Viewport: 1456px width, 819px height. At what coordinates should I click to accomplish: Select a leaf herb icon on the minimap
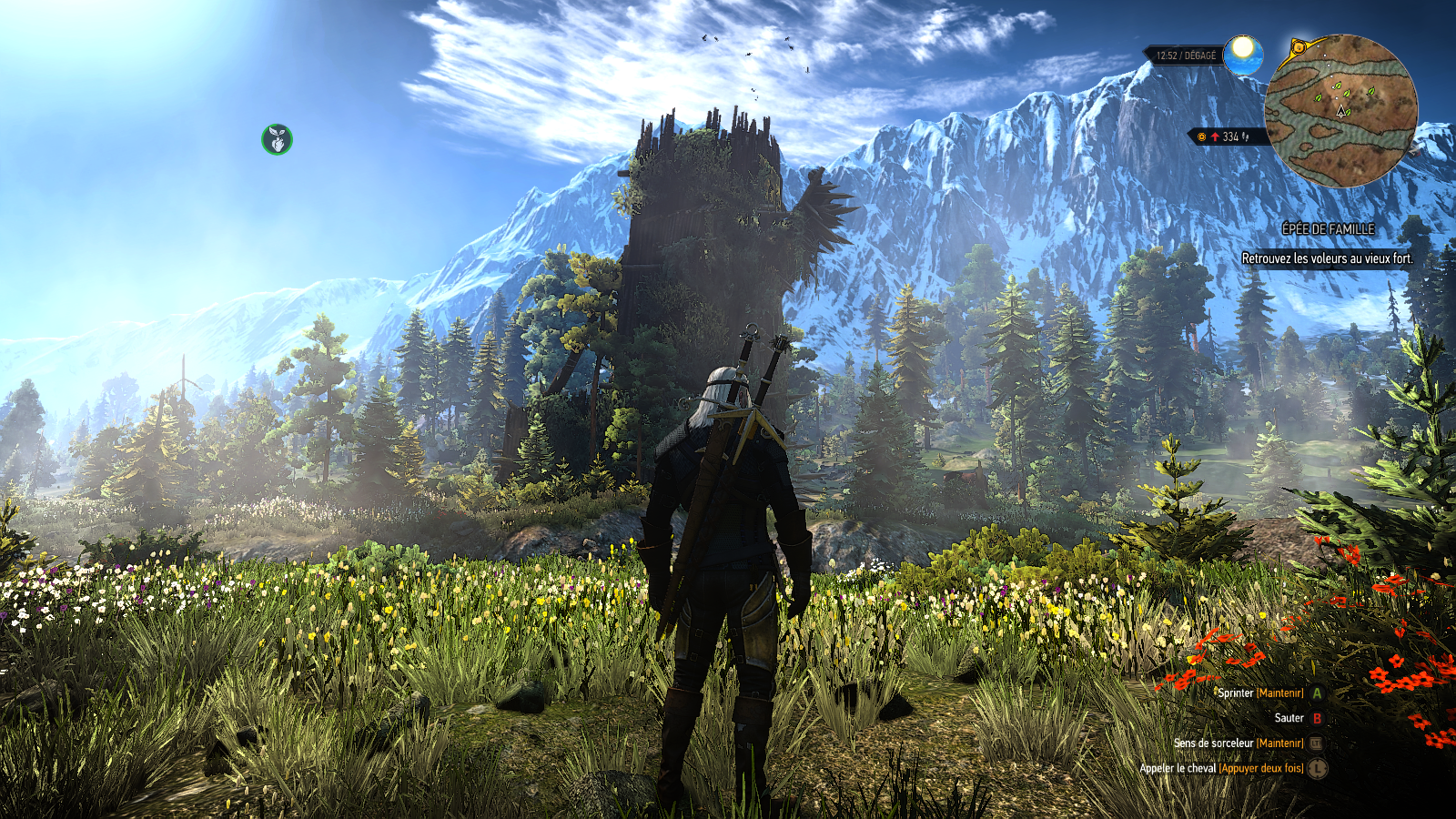(x=1337, y=86)
